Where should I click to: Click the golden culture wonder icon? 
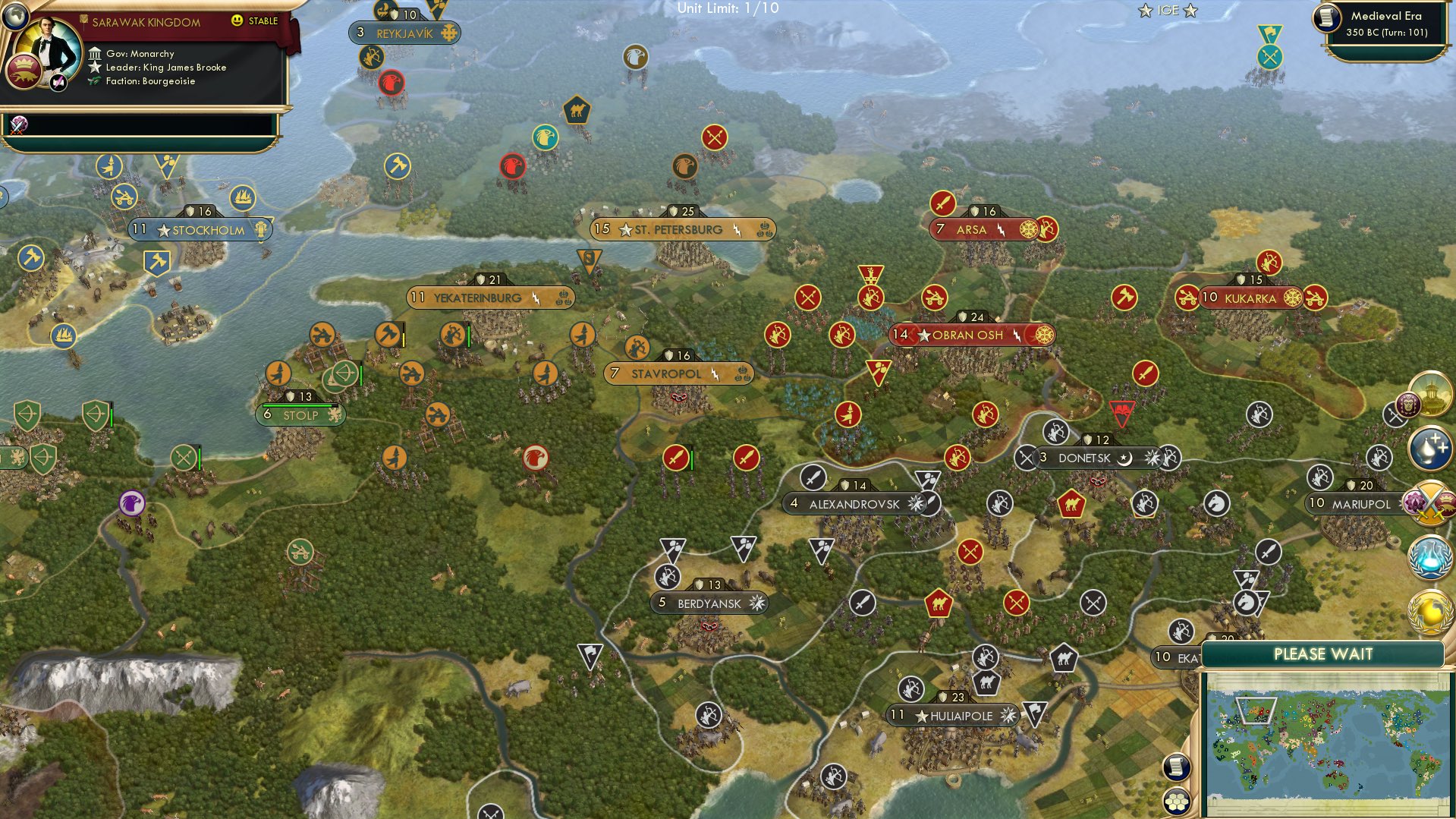(x=1431, y=393)
